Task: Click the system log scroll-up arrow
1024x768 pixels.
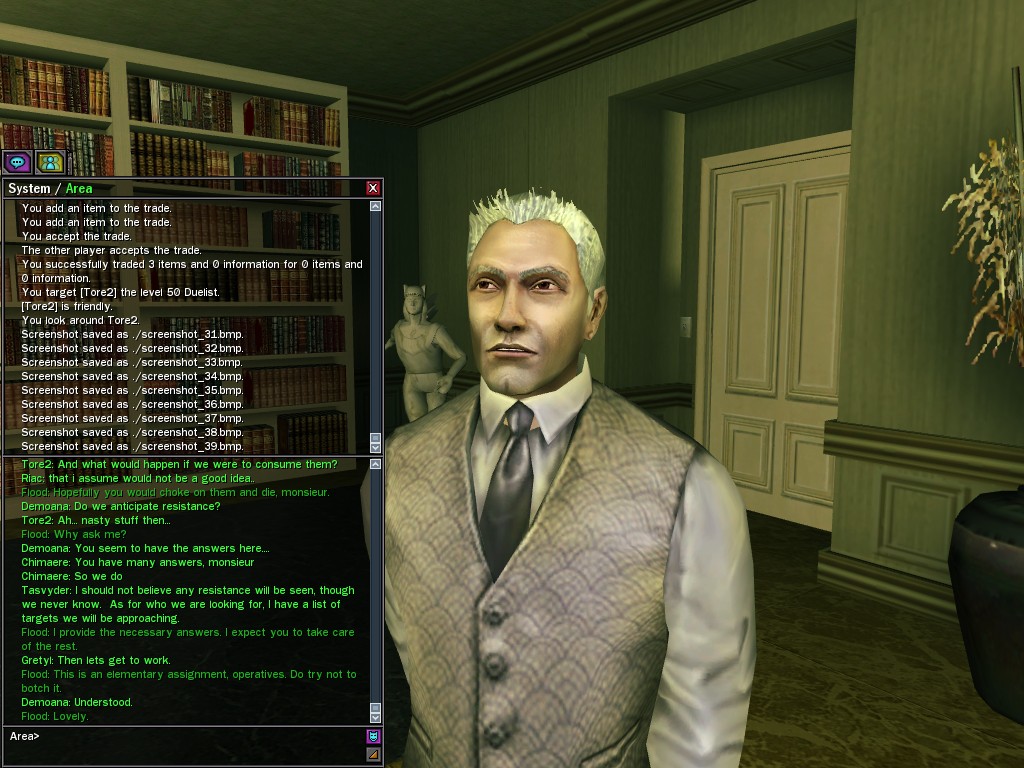Action: [x=375, y=207]
